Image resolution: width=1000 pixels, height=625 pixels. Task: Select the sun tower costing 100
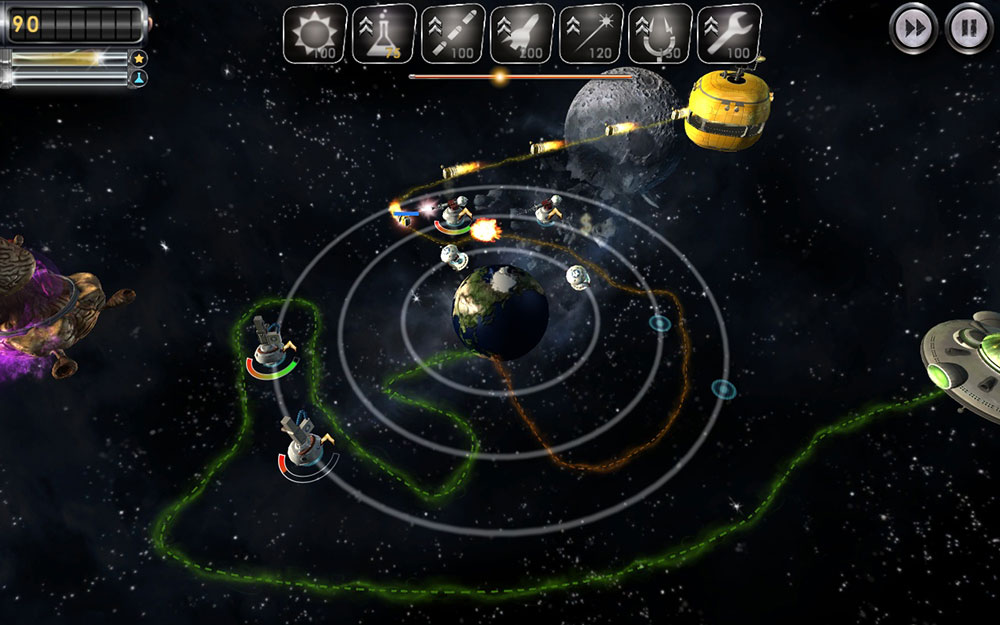[315, 34]
